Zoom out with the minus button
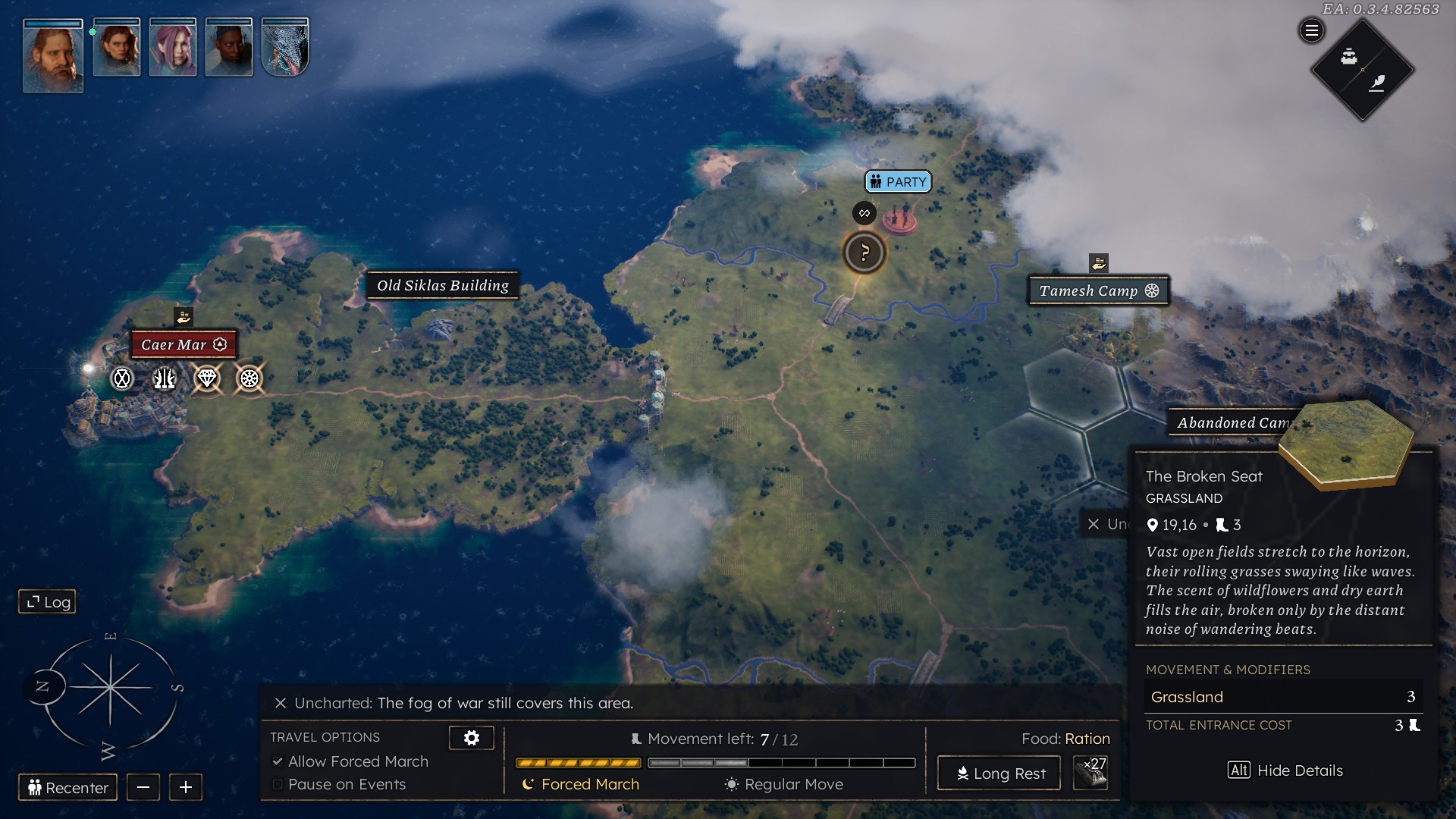Viewport: 1456px width, 819px height. coord(143,788)
